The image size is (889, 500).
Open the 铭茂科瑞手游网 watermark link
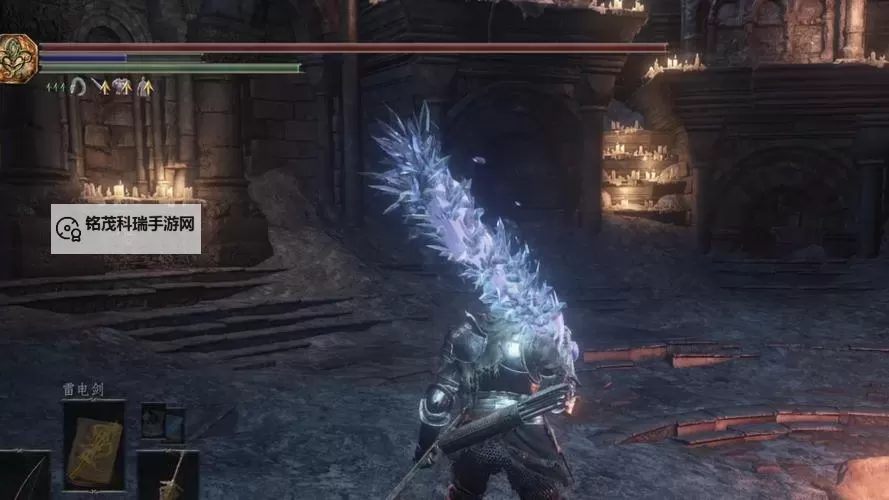pos(126,229)
